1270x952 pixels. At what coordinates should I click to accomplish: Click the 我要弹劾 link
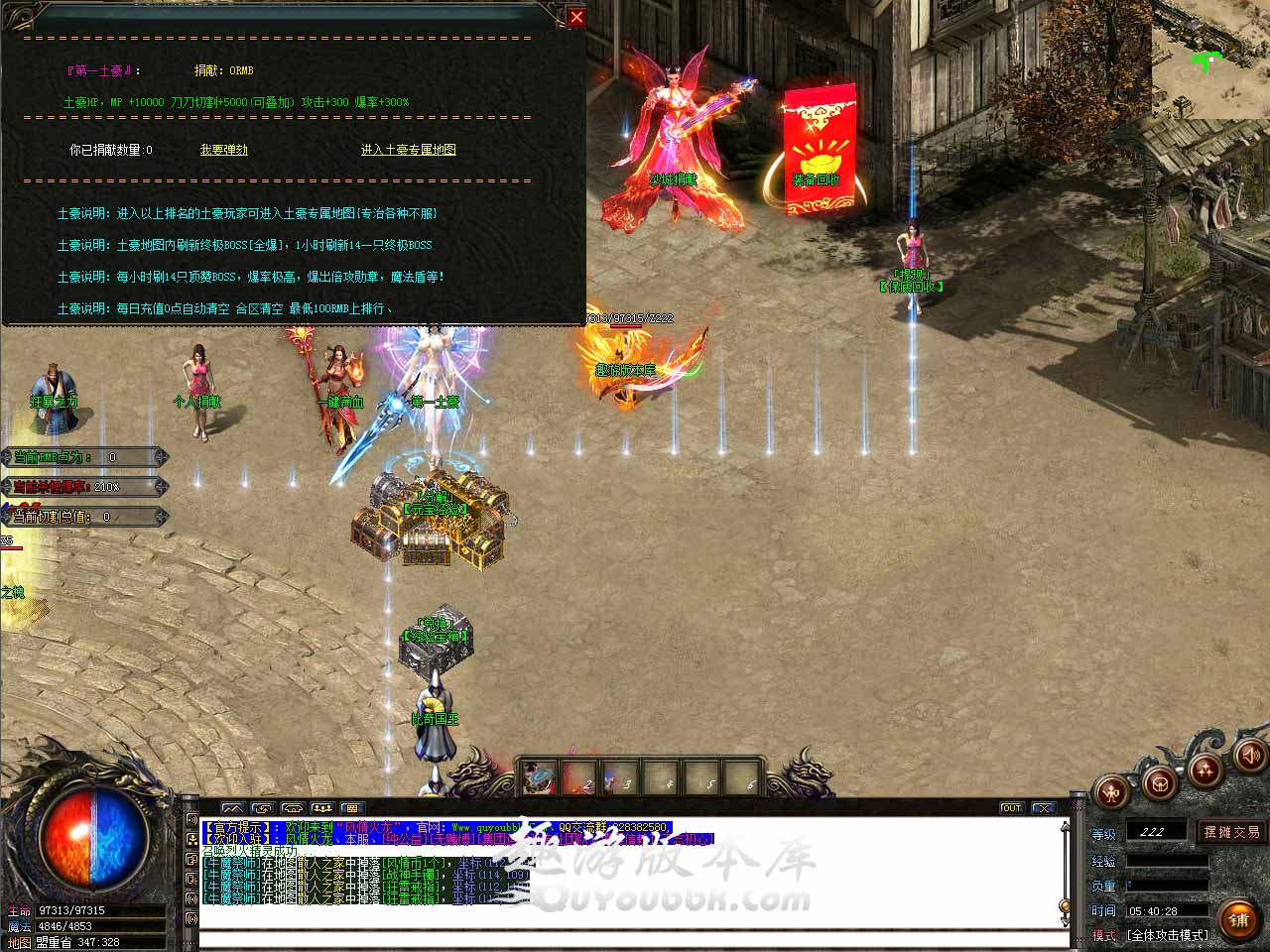click(x=223, y=150)
